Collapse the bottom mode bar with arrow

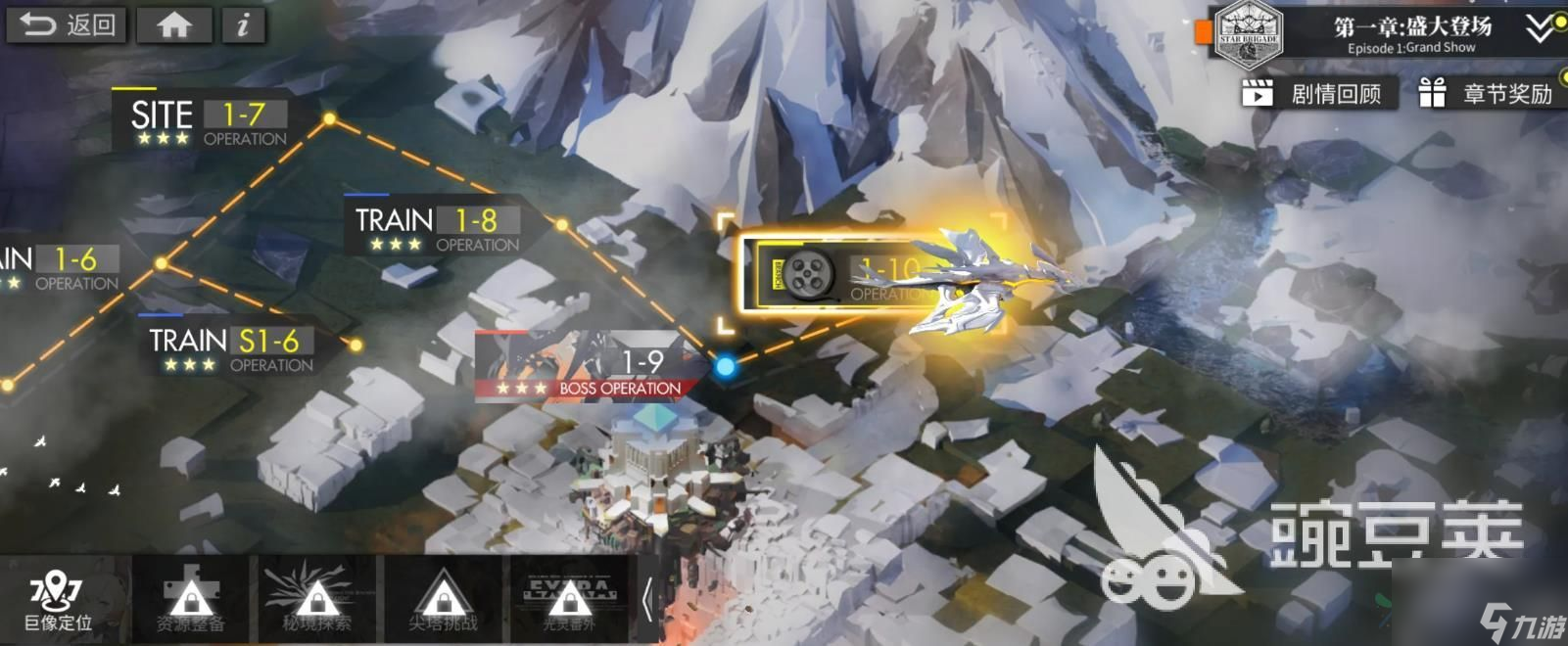pos(646,601)
